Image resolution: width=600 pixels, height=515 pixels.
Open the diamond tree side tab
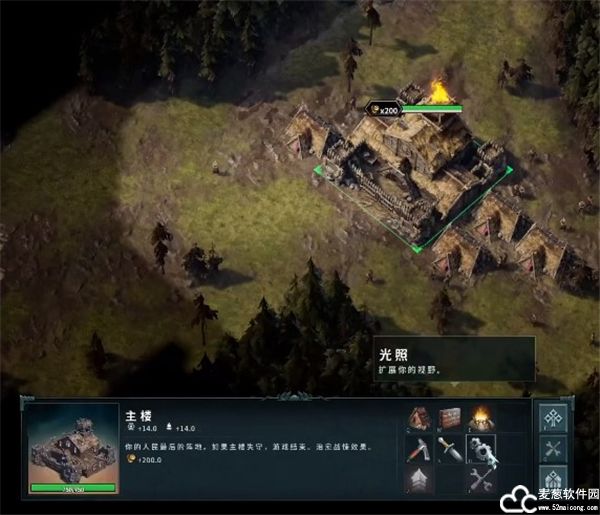point(553,418)
